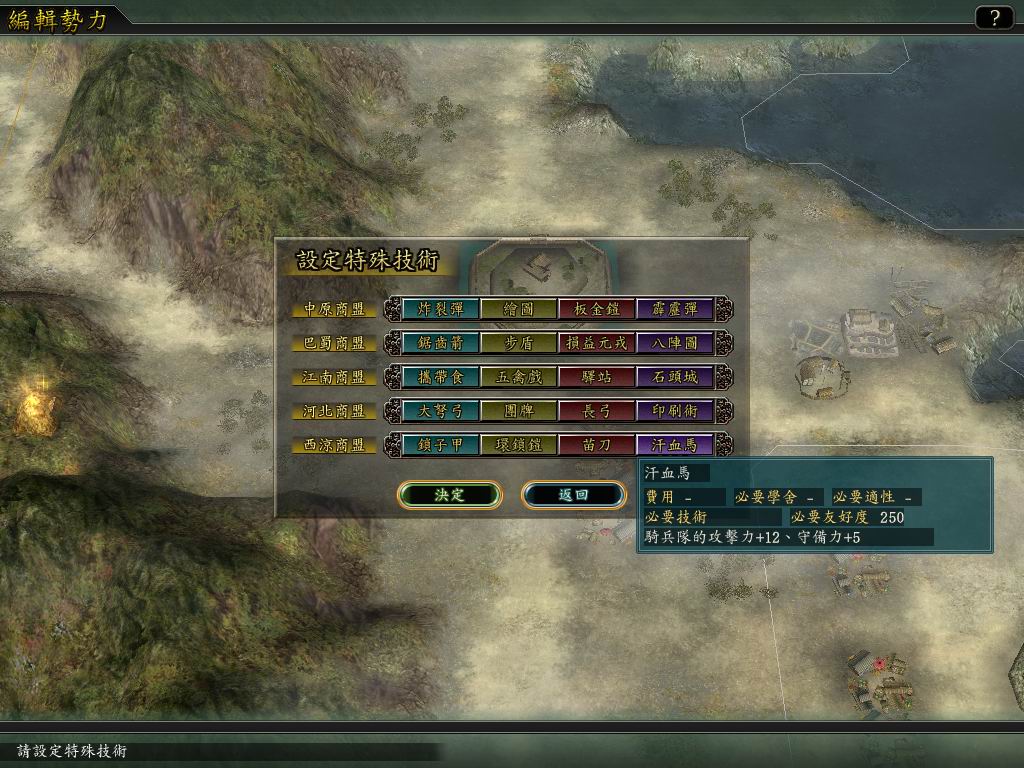
Task: Pick the 板金鎧 technology
Action: [596, 309]
